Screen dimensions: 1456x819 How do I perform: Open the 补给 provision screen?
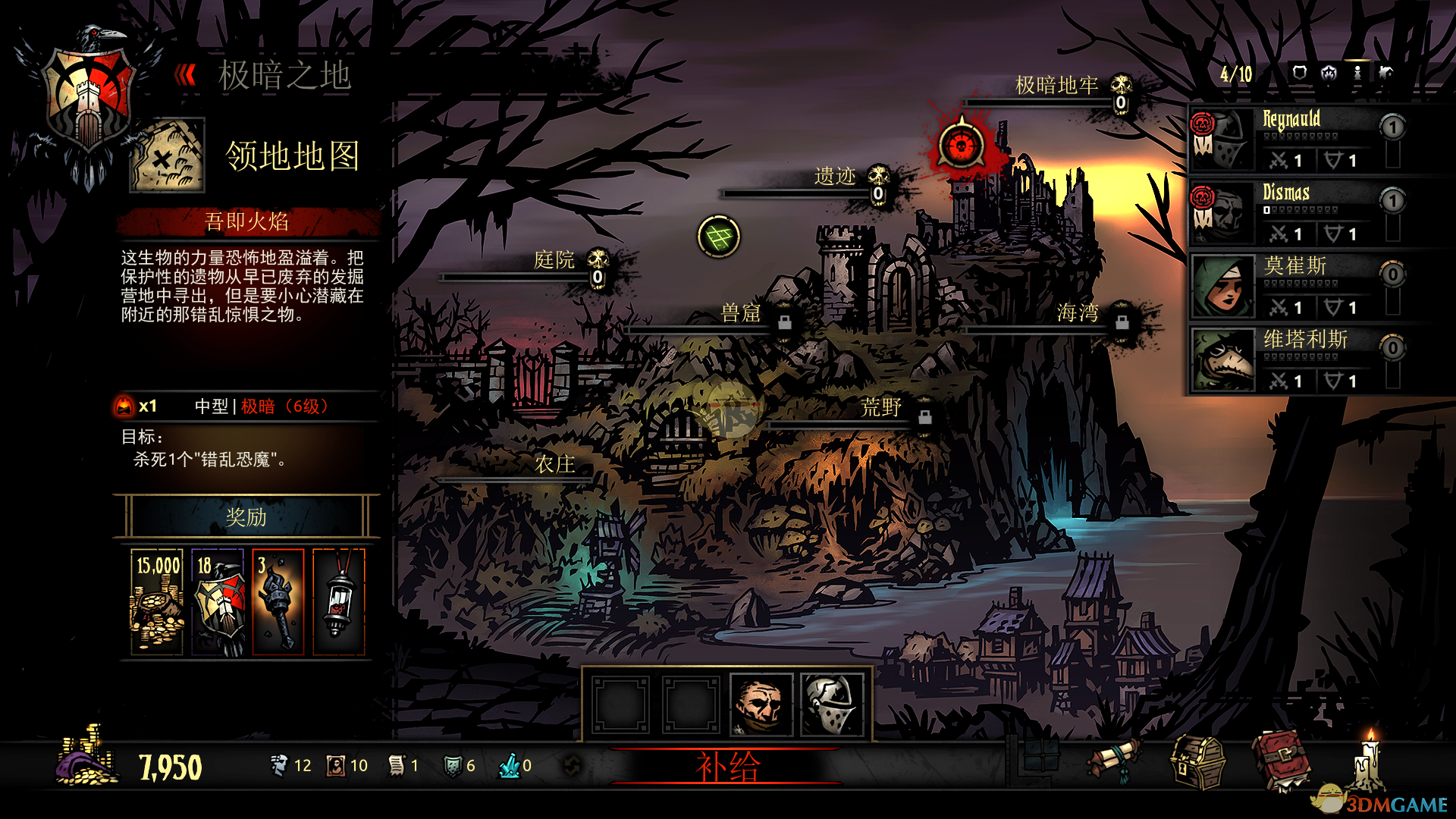click(x=726, y=767)
